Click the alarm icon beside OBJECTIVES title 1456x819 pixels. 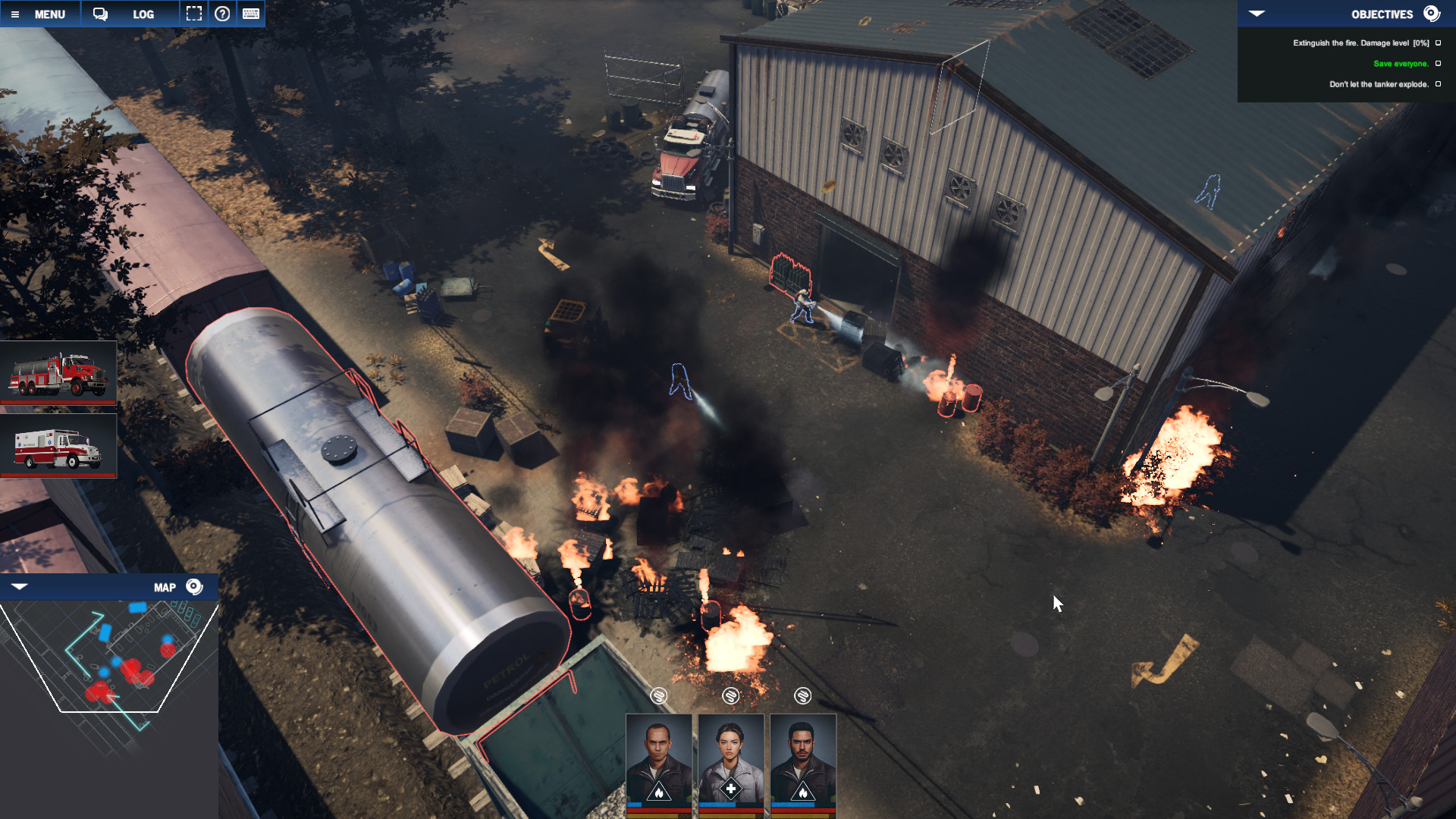pos(1432,14)
